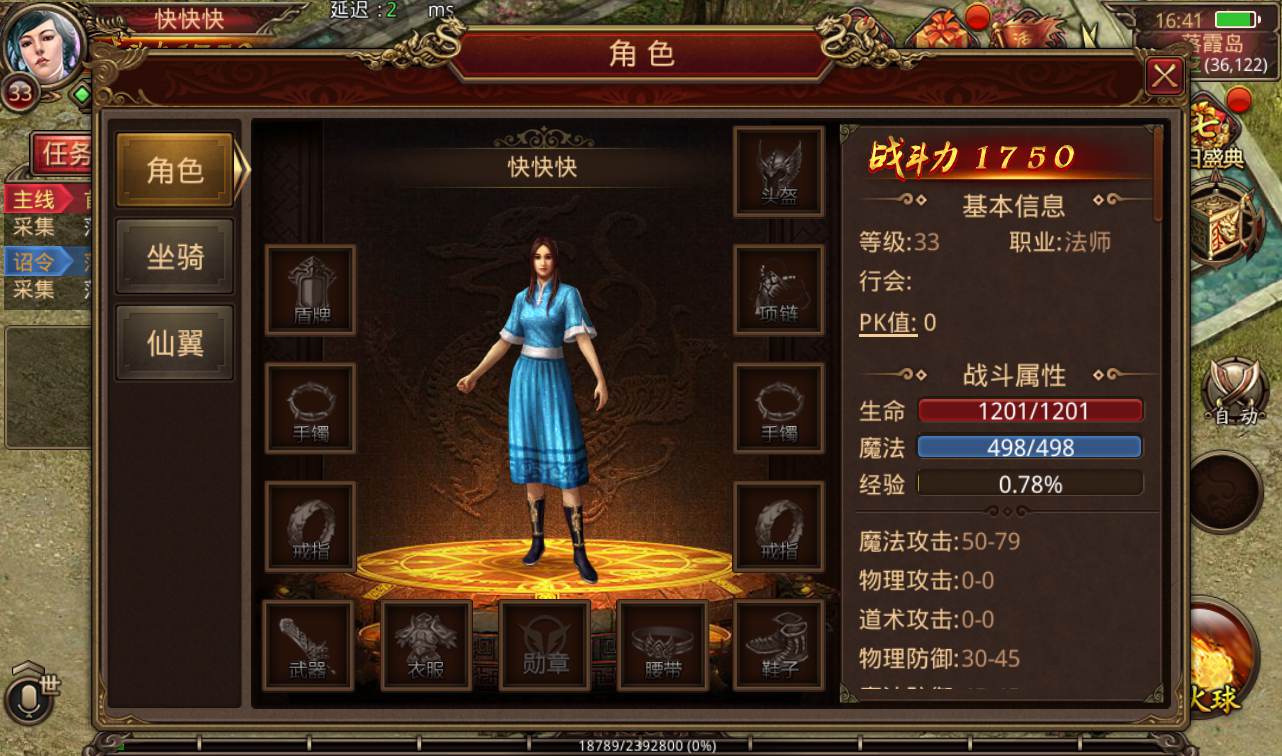Open the 衣服 clothing slot
The width and height of the screenshot is (1282, 756).
[426, 645]
